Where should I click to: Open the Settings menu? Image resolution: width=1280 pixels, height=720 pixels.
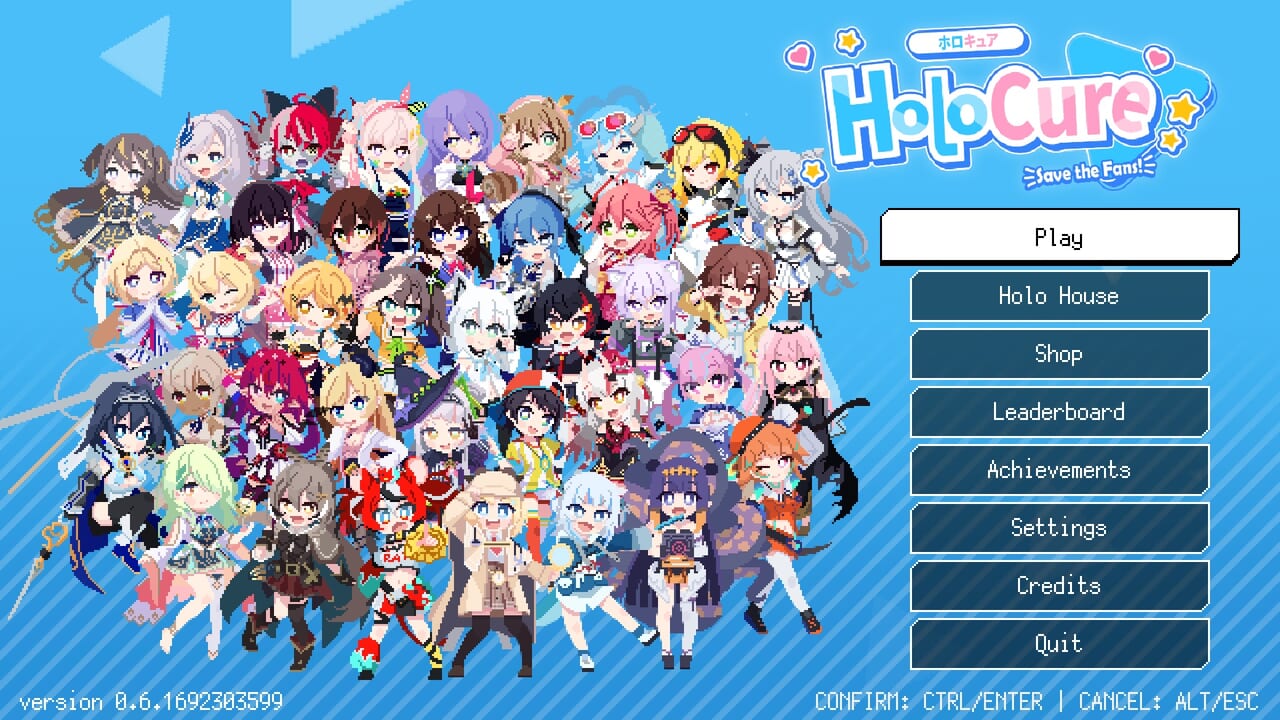pyautogui.click(x=1059, y=527)
